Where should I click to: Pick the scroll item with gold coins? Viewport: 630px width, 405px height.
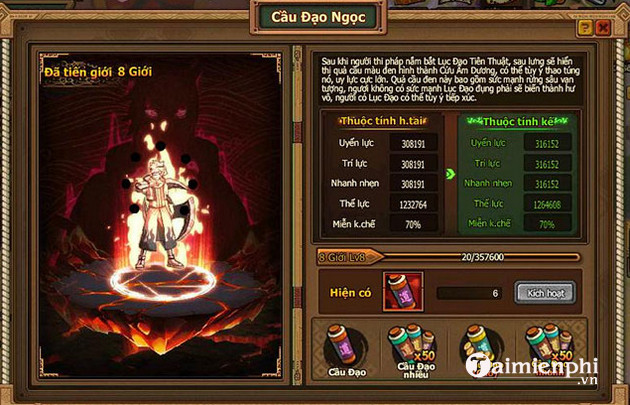tap(476, 348)
